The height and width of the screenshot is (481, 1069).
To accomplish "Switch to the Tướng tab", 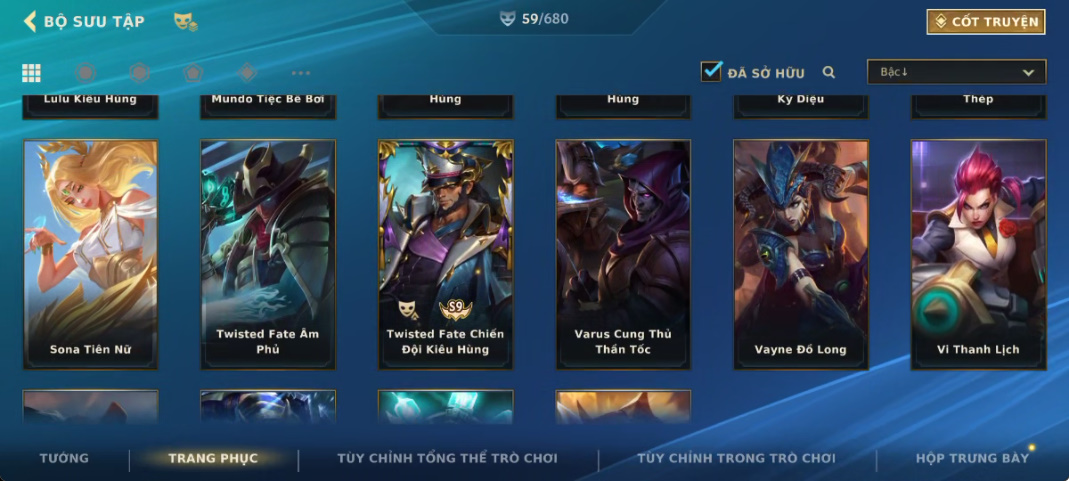I will click(64, 458).
